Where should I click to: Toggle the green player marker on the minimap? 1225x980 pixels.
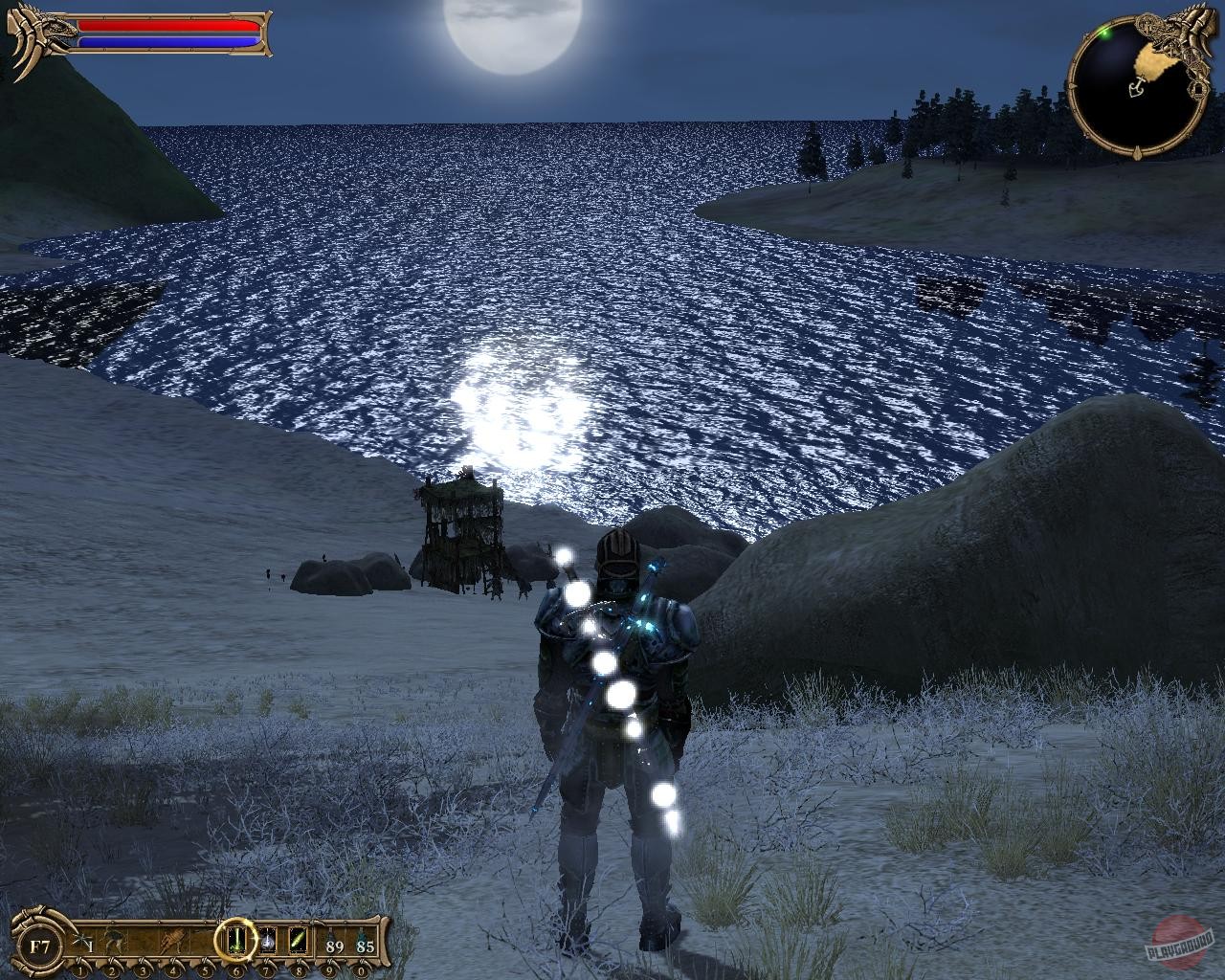[1104, 34]
